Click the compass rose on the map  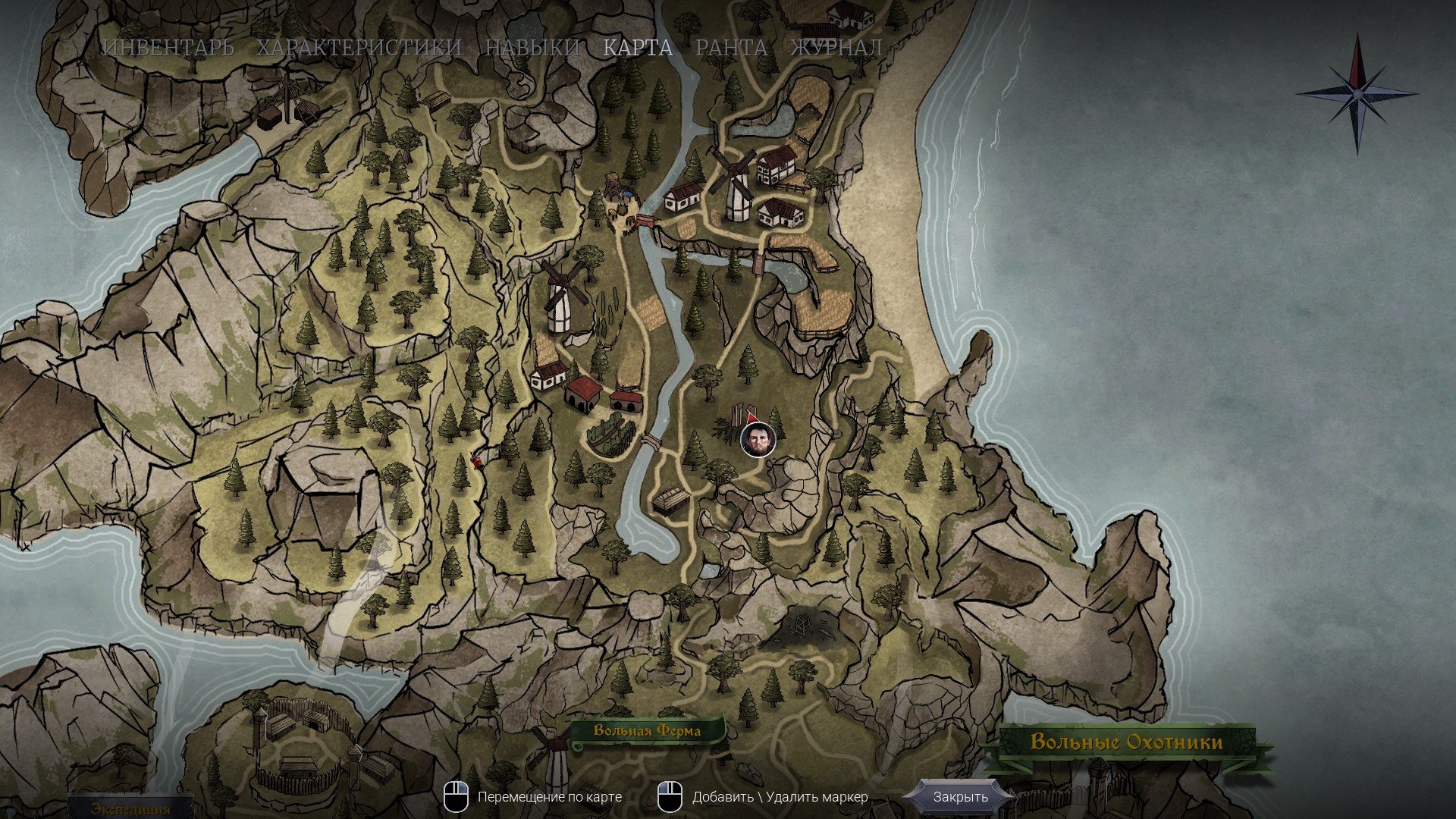[1357, 93]
